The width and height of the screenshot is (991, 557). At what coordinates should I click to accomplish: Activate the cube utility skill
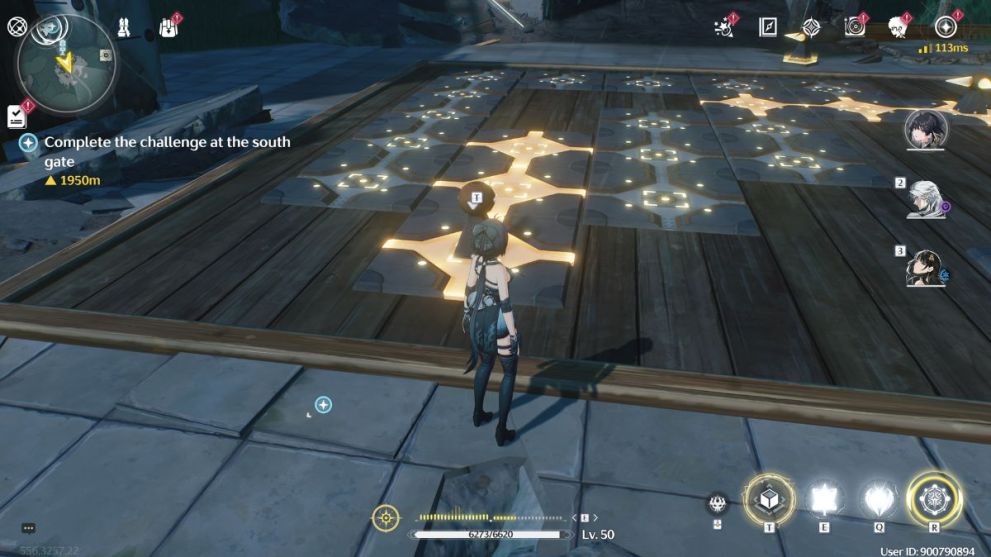pyautogui.click(x=770, y=498)
